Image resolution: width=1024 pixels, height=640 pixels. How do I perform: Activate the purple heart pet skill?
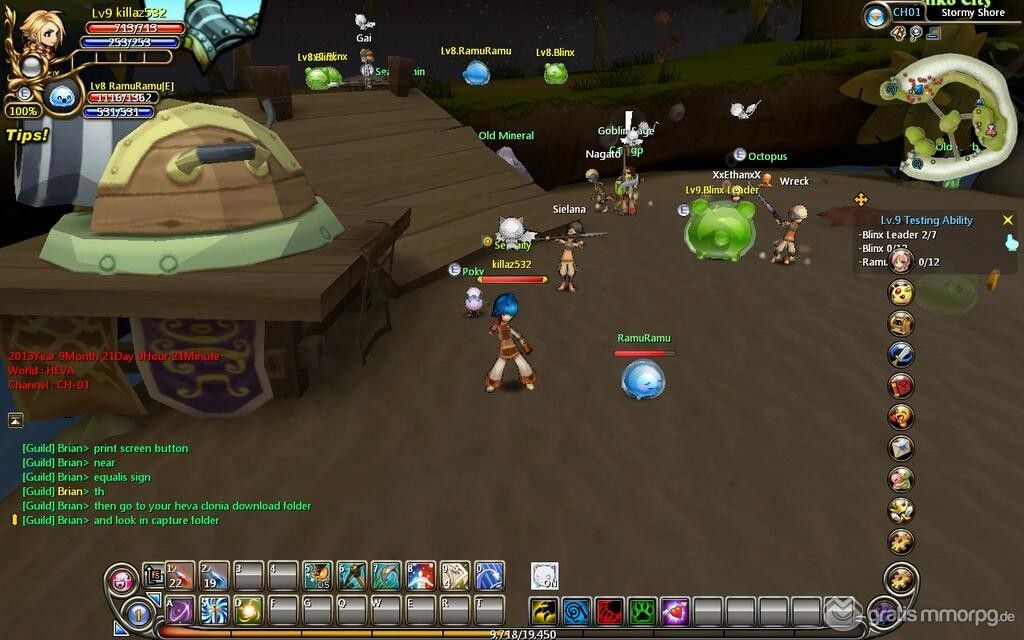pos(675,611)
